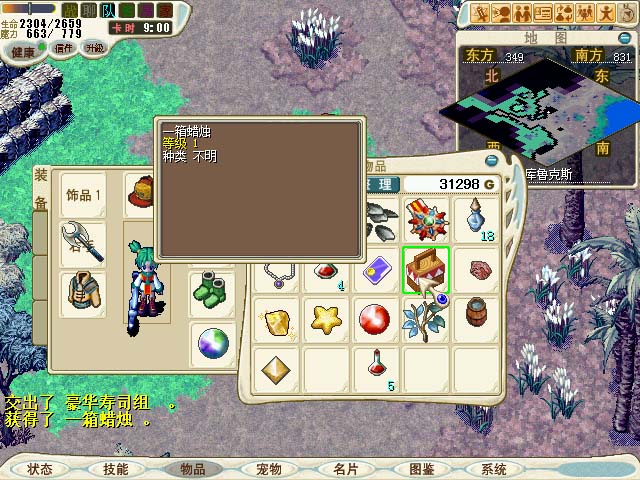Click the equipped battle axe slot

[82, 243]
